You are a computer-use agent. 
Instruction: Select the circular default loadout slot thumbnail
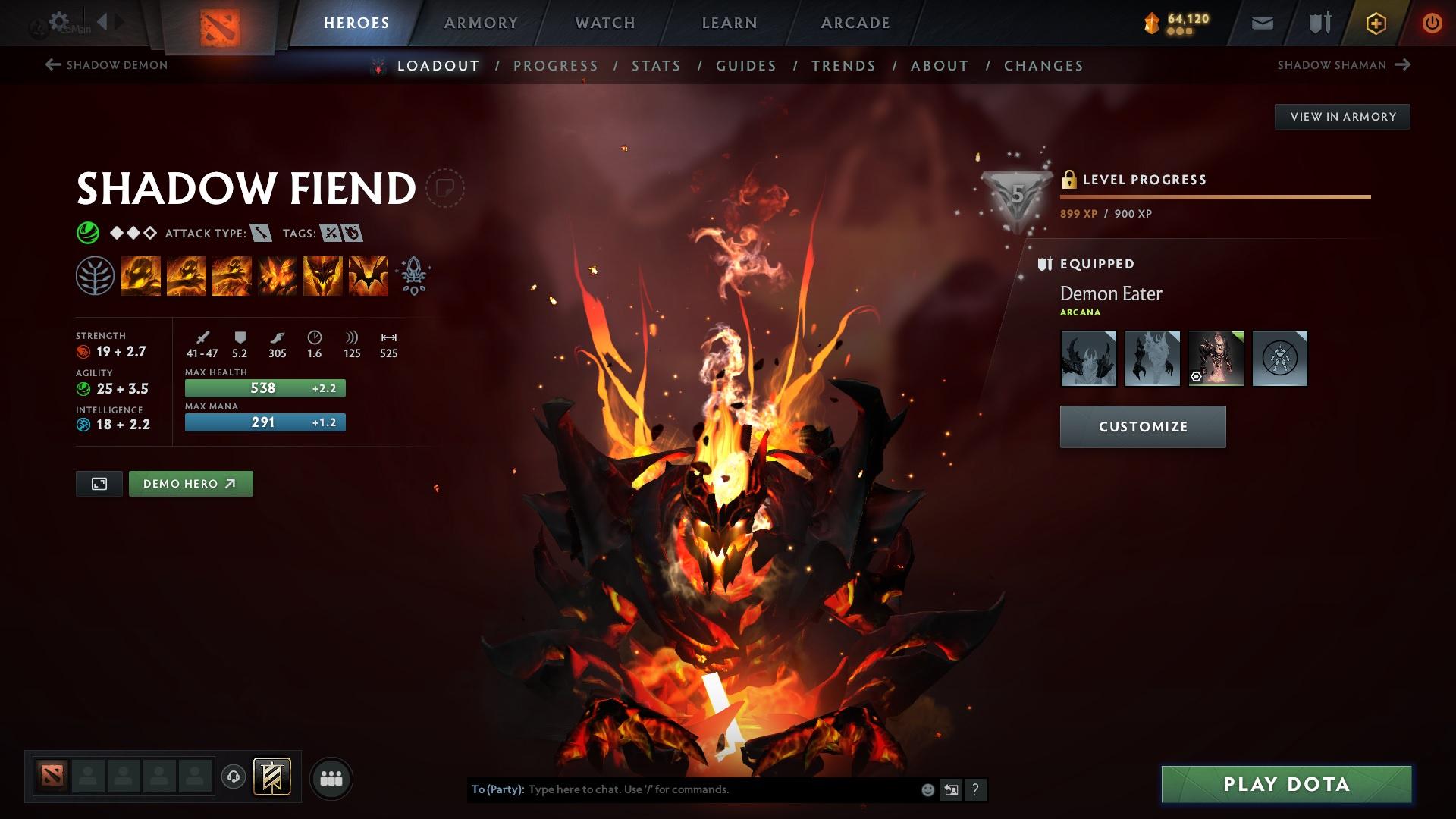tap(1280, 359)
